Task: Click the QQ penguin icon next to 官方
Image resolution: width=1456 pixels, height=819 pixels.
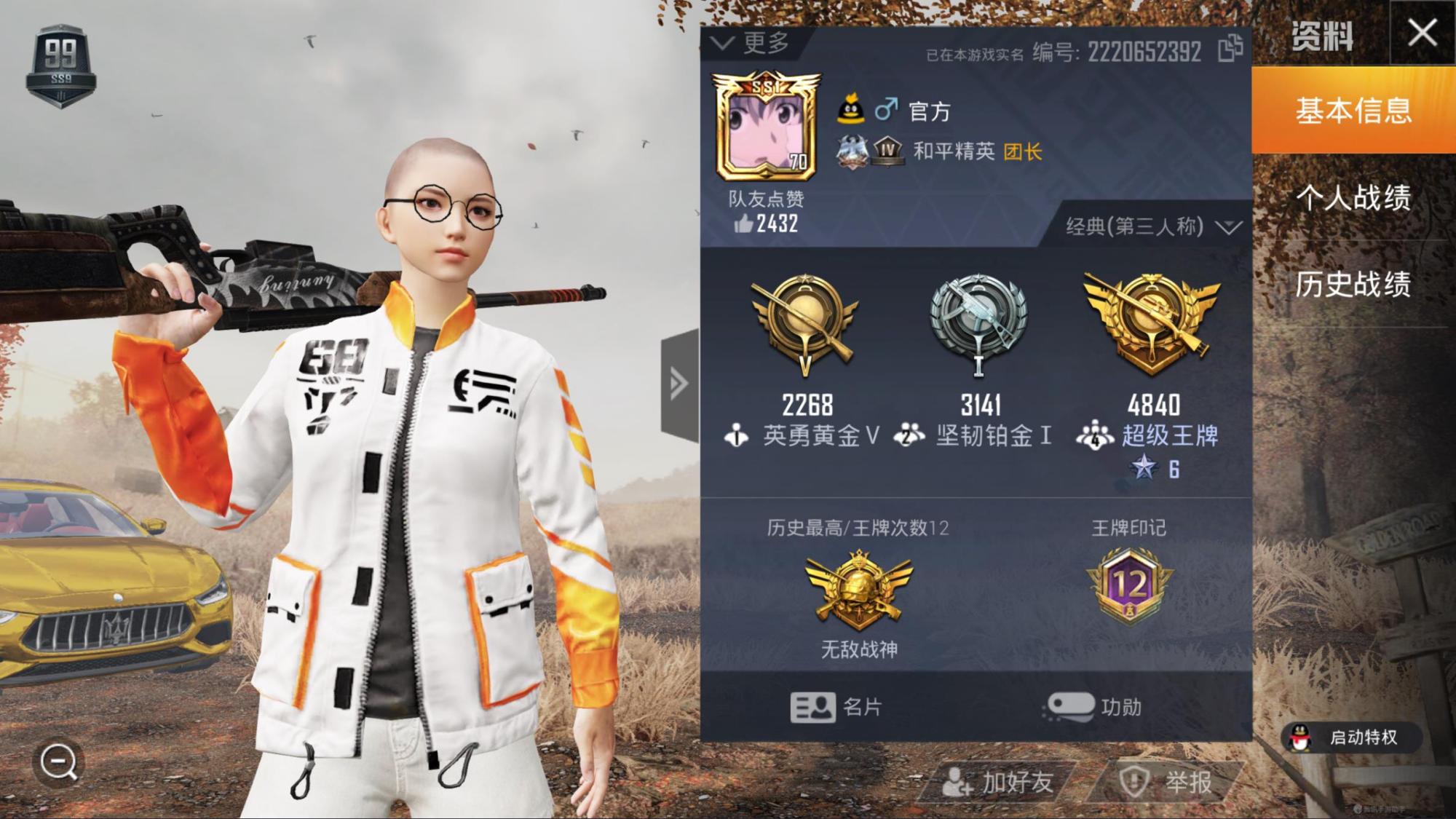Action: [850, 108]
